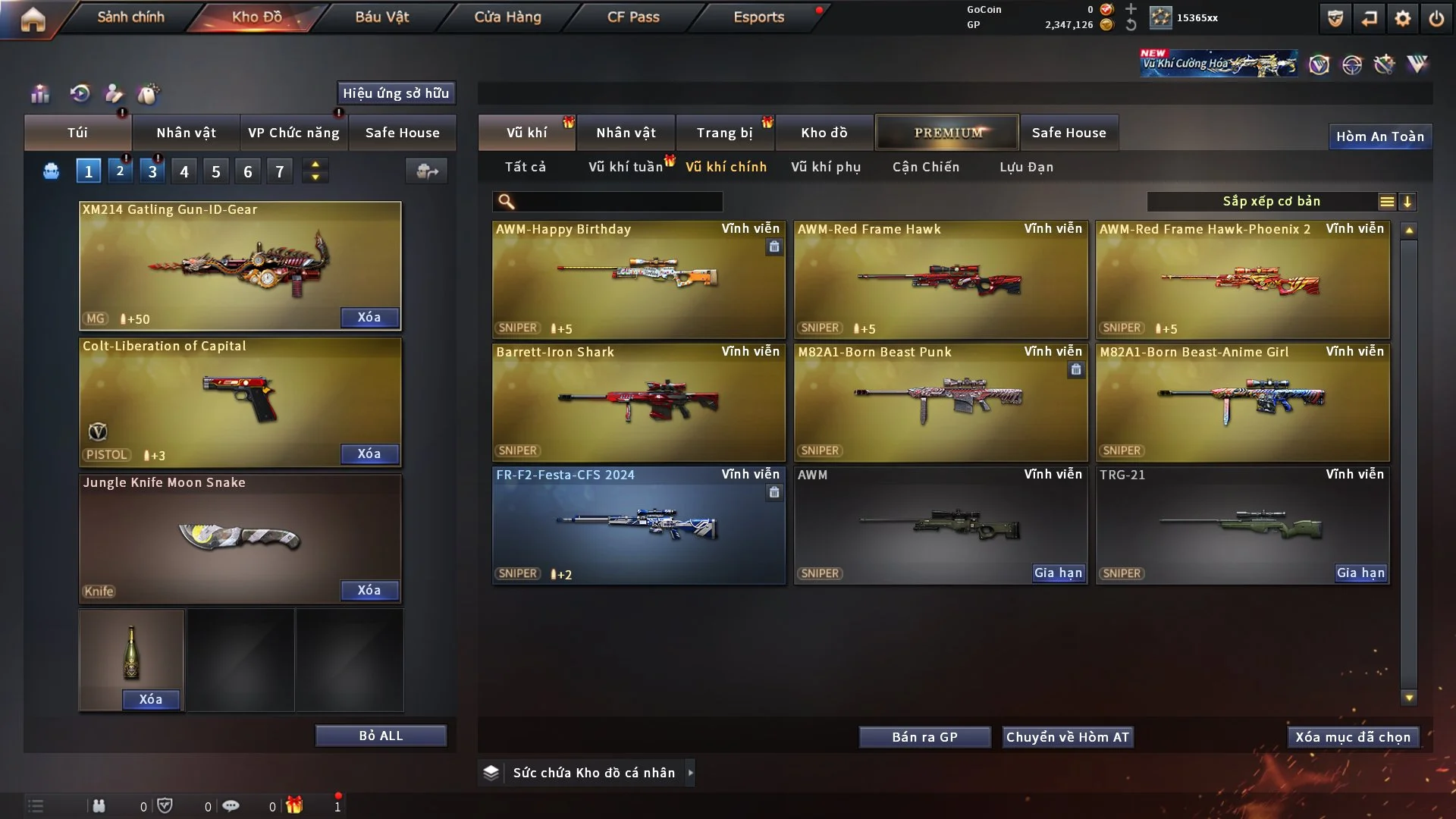
Task: Pick the M82A1-Born Beast-Anime Girl rifle
Action: (x=1242, y=402)
